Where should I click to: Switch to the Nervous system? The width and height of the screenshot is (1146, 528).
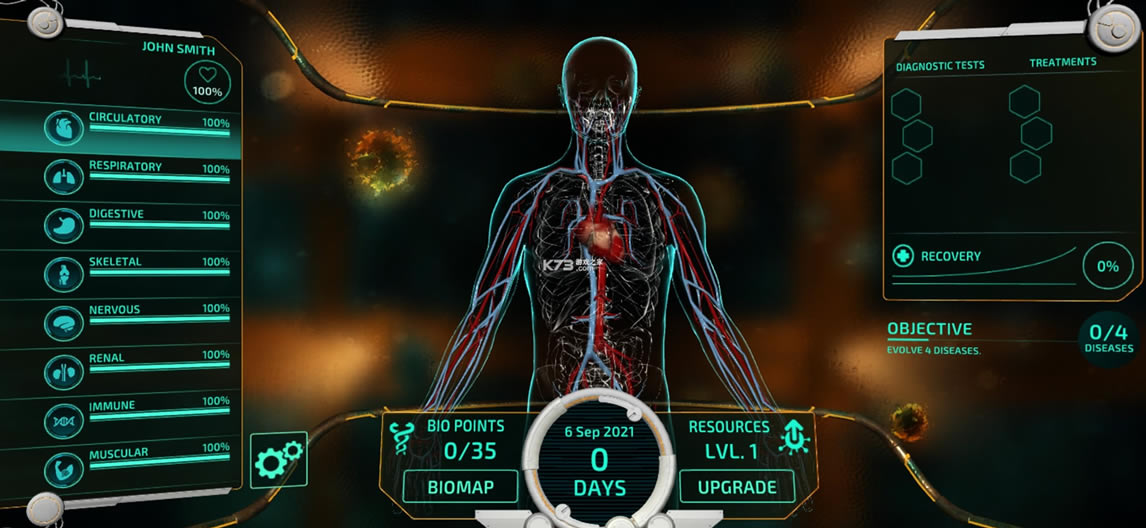pos(140,316)
